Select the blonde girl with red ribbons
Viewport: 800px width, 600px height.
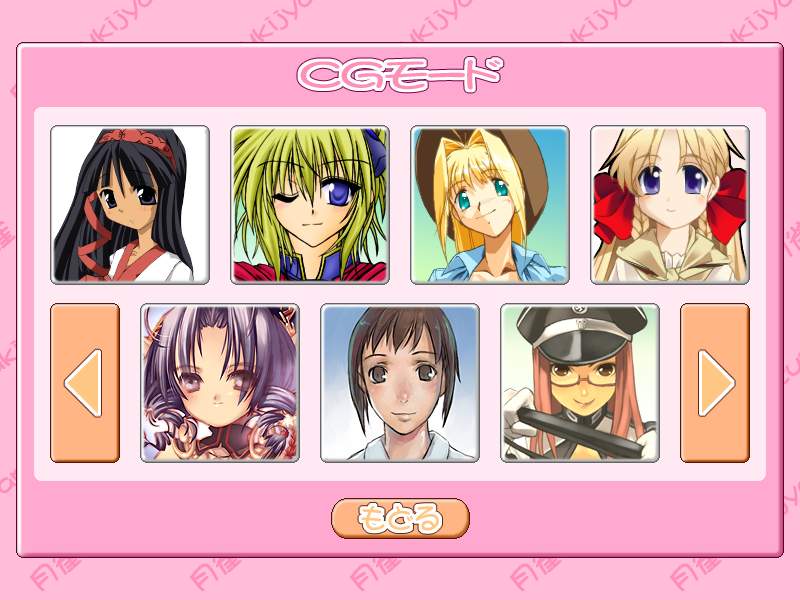point(670,205)
